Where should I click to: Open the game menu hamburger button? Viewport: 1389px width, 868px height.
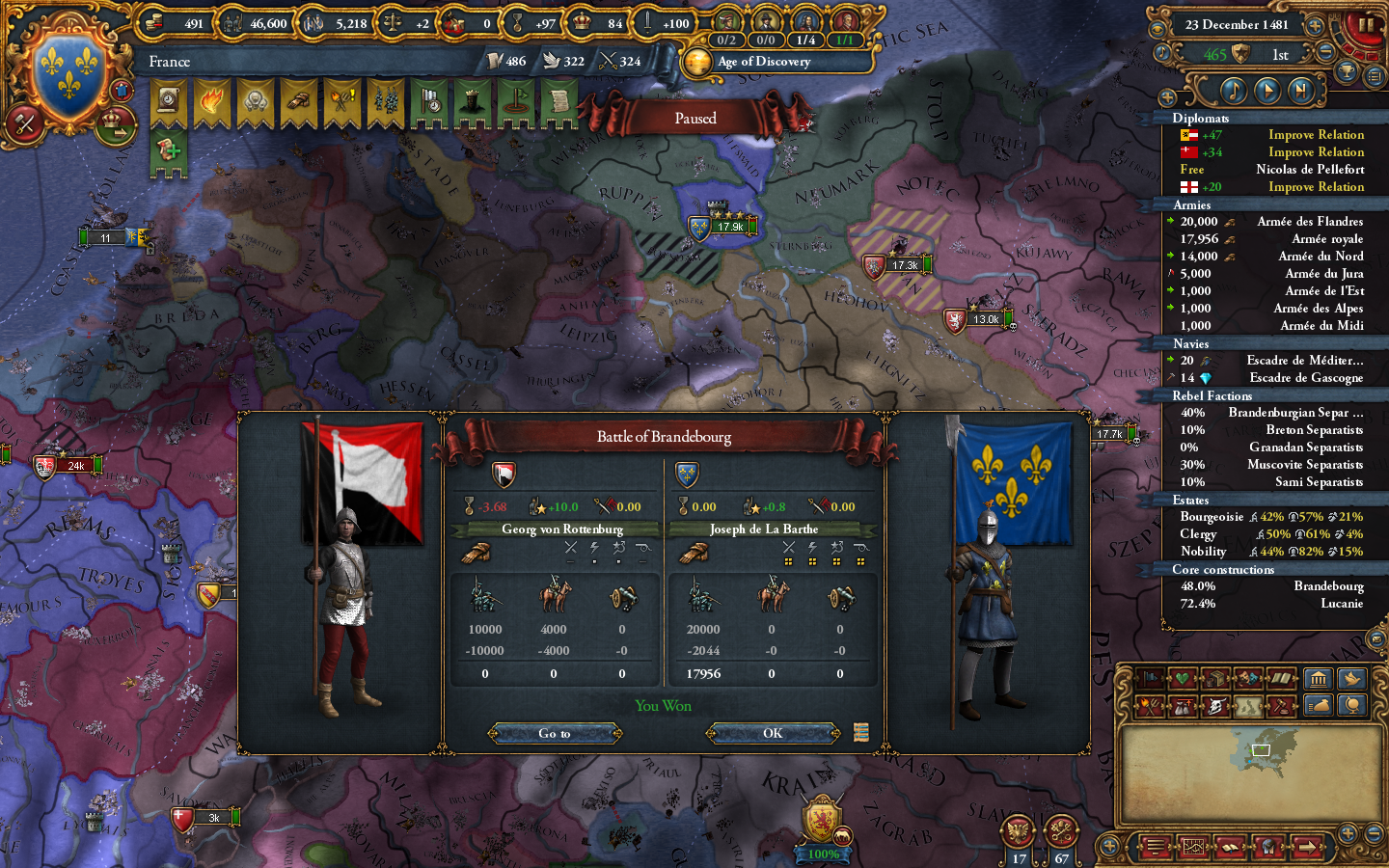tap(1156, 848)
